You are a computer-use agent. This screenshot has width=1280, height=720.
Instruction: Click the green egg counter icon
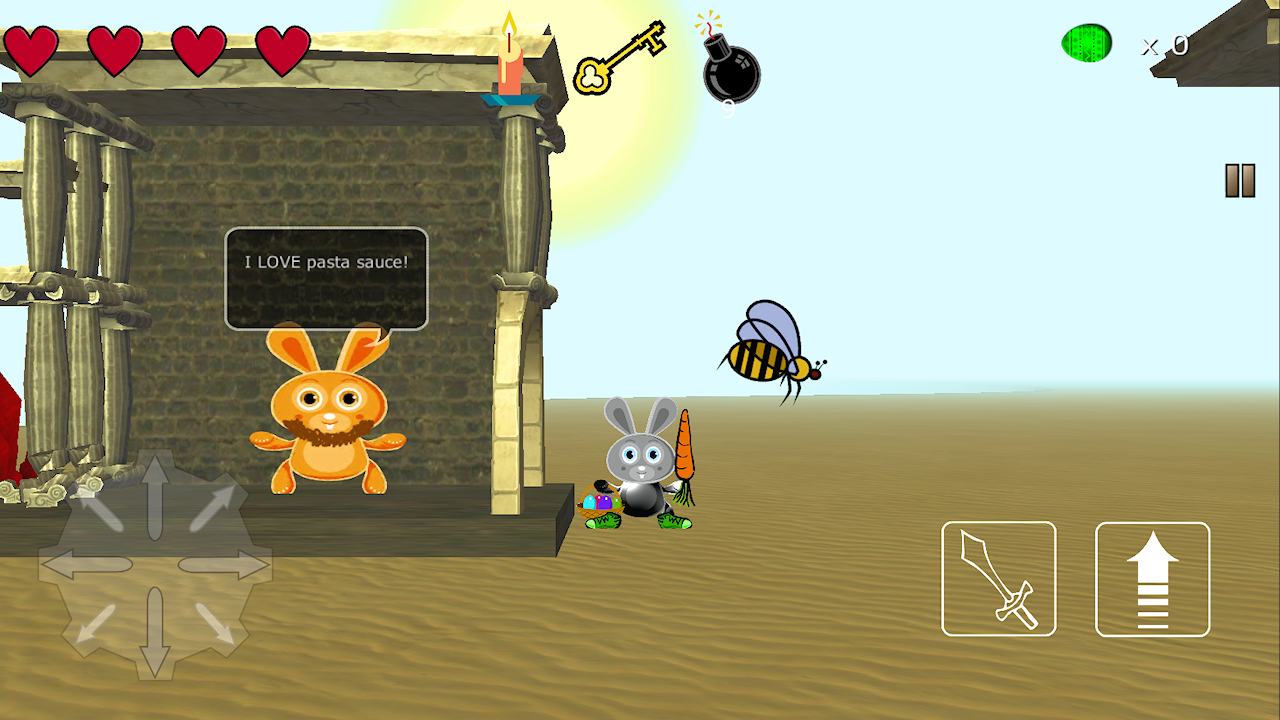[x=1089, y=42]
